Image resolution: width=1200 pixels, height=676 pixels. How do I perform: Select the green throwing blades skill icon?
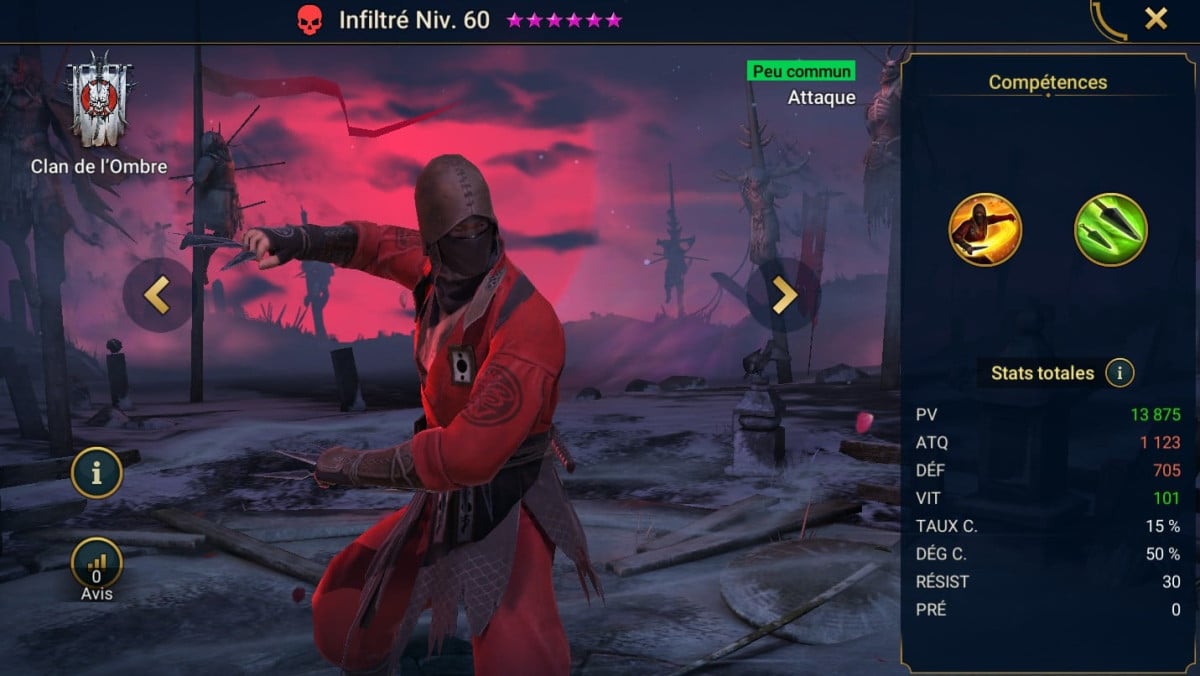pyautogui.click(x=1110, y=229)
